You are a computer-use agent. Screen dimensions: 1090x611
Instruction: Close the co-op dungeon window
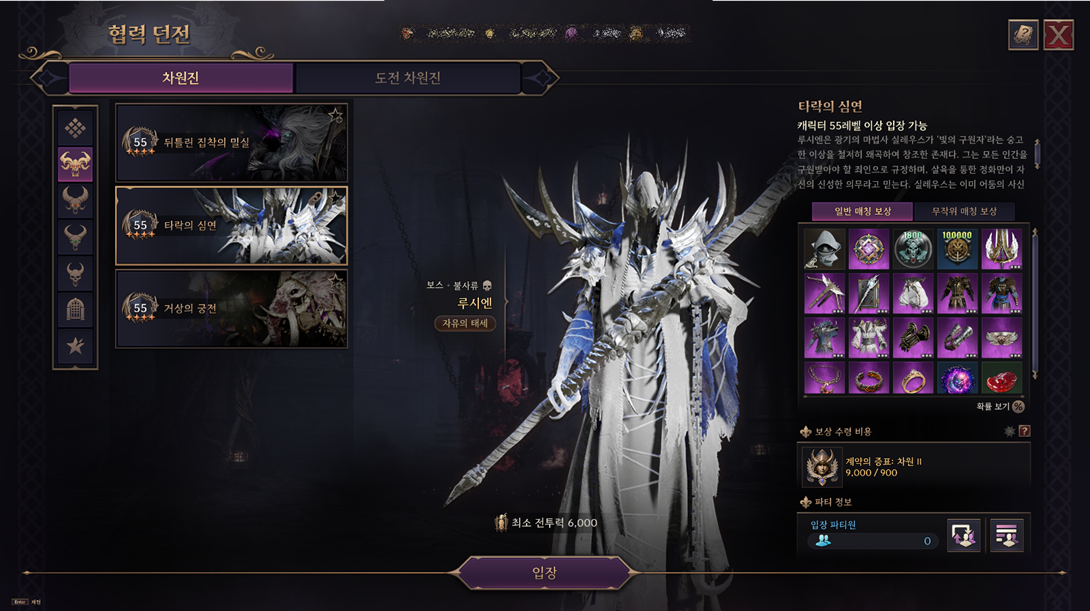coord(1058,35)
